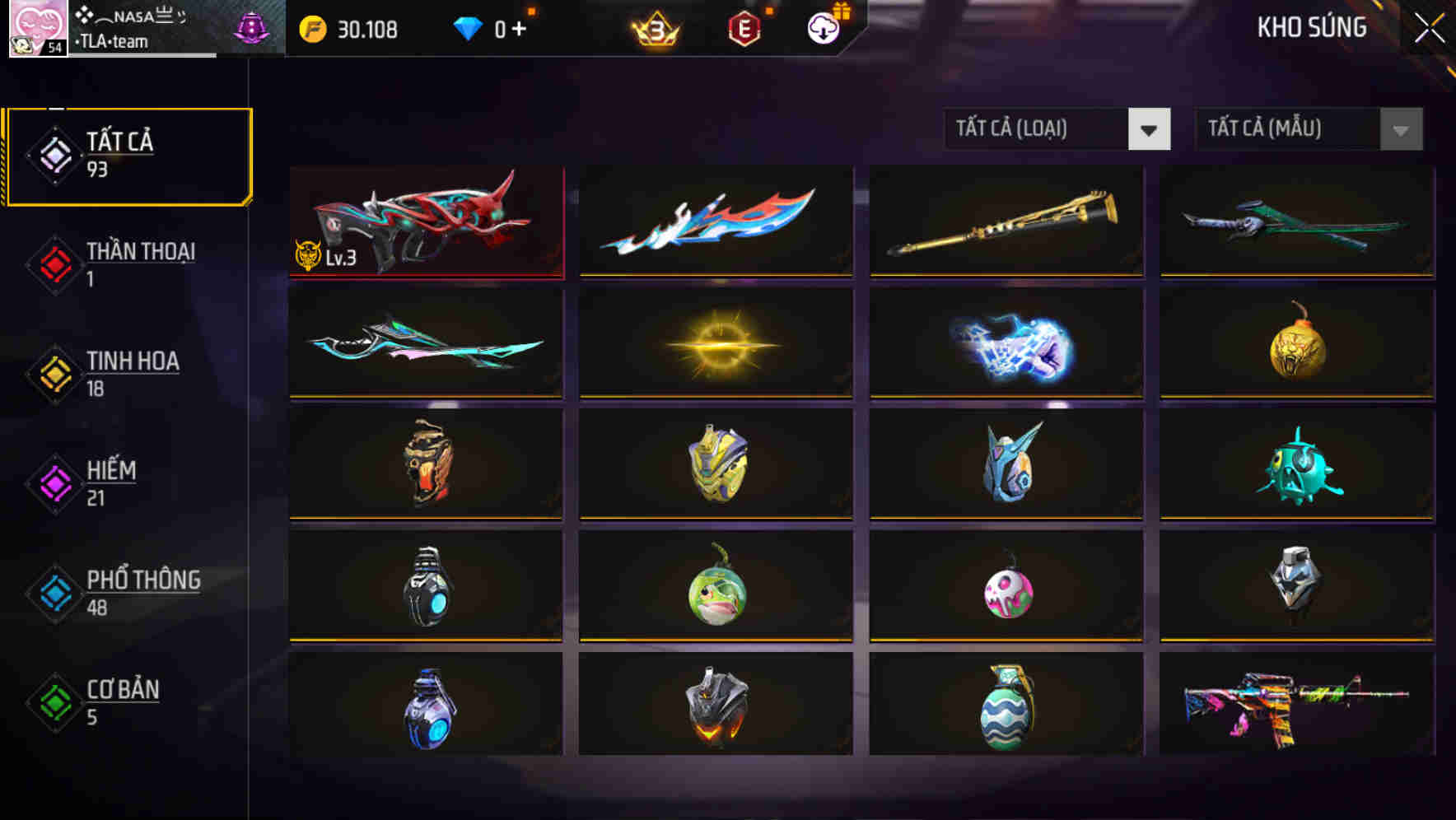
Task: Select the TẤT CẢ category showing 93 items
Action: point(128,154)
